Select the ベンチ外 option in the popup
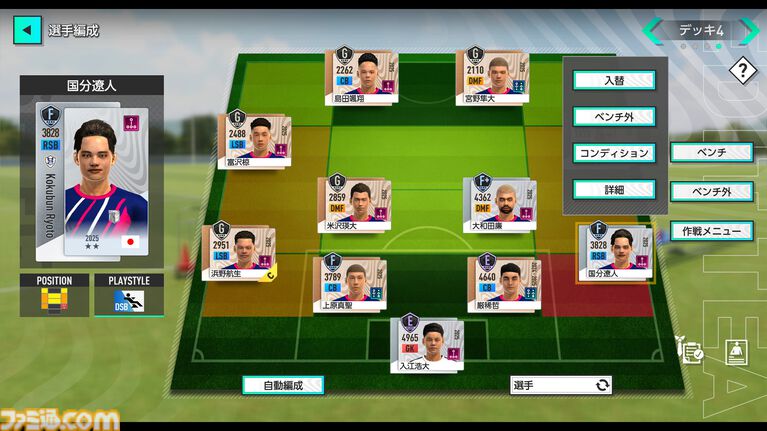Screen dimensions: 767x431 click(x=613, y=117)
